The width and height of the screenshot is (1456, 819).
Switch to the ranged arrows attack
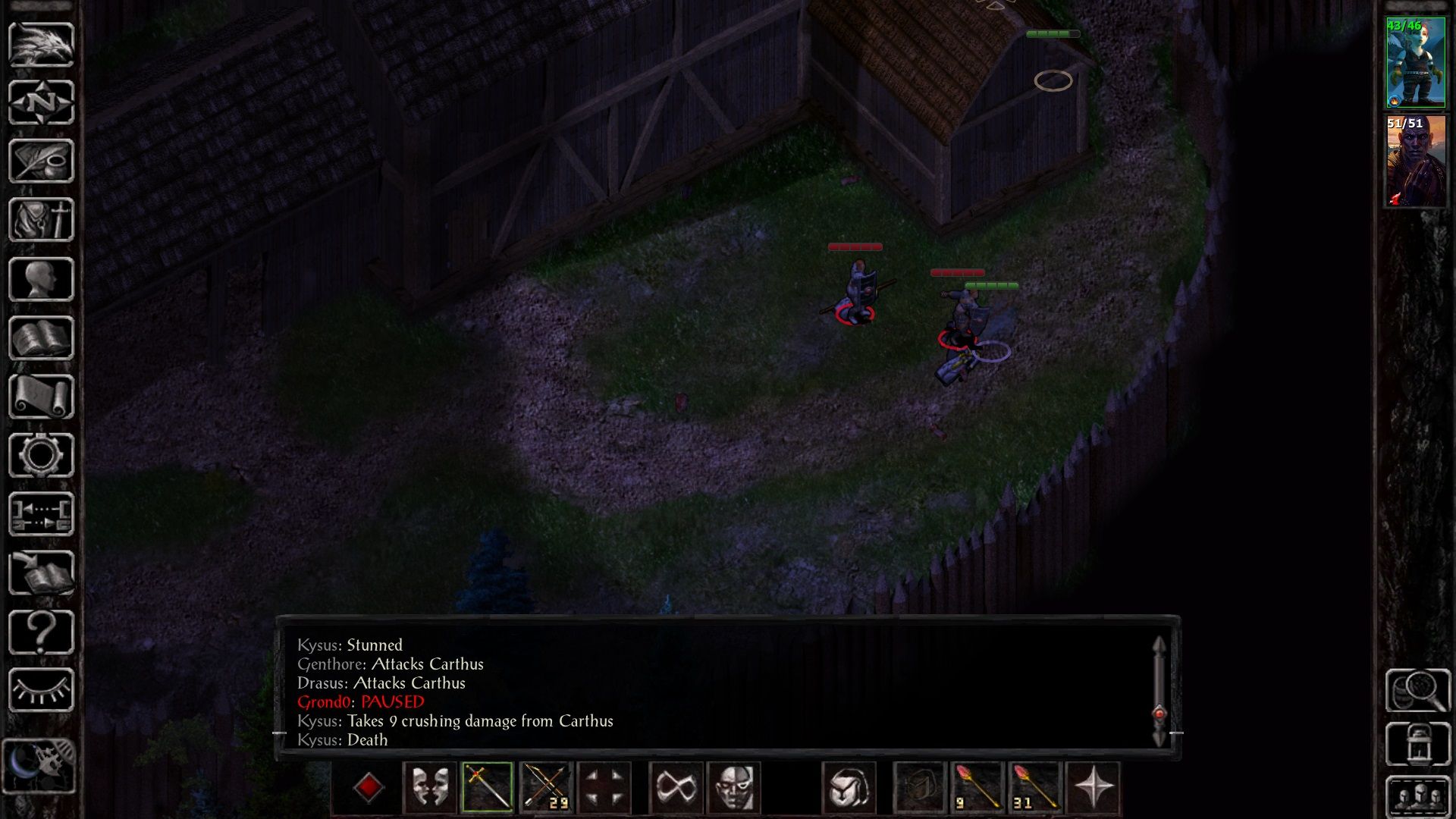point(546,789)
